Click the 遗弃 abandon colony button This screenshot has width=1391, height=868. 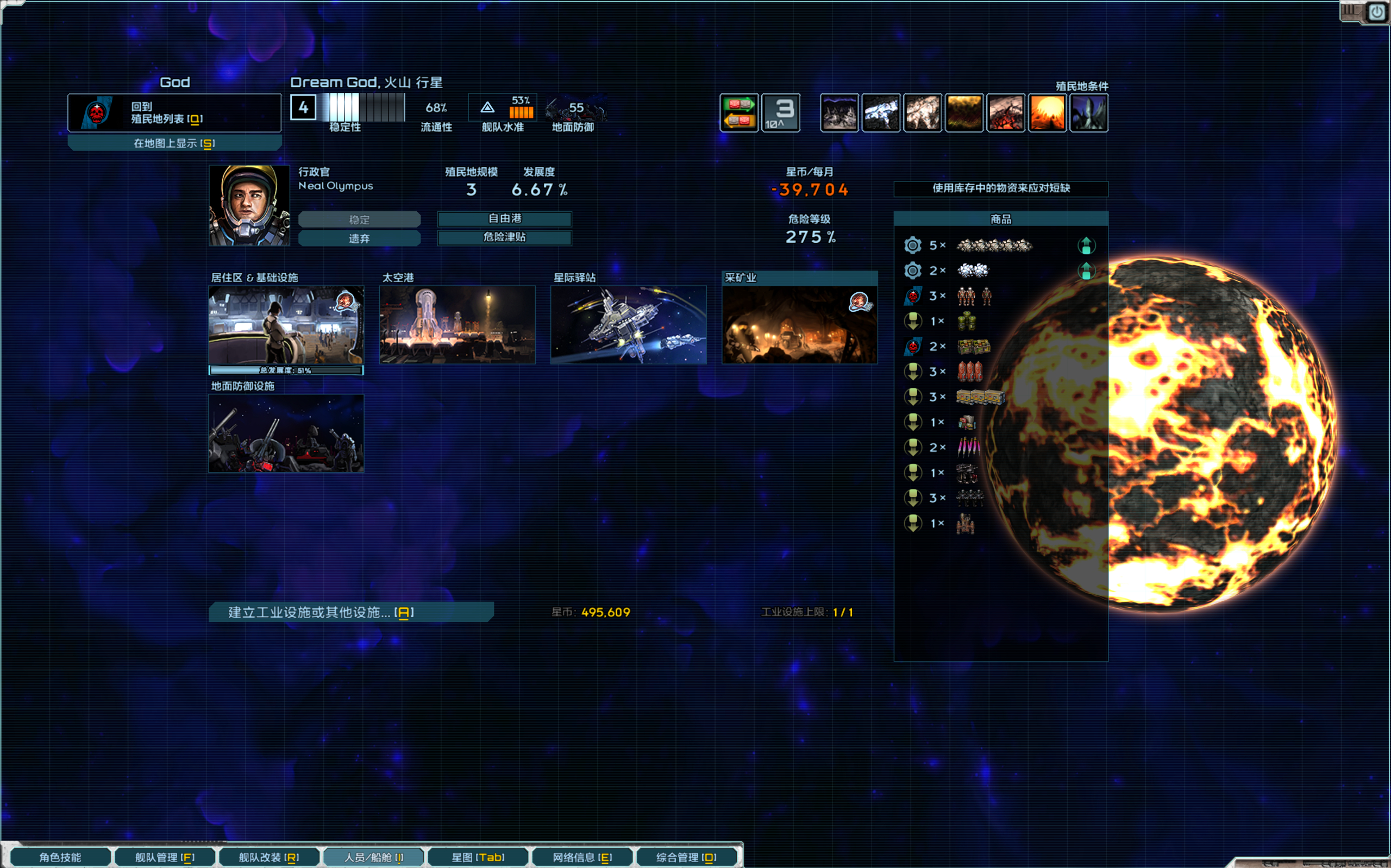click(x=359, y=238)
